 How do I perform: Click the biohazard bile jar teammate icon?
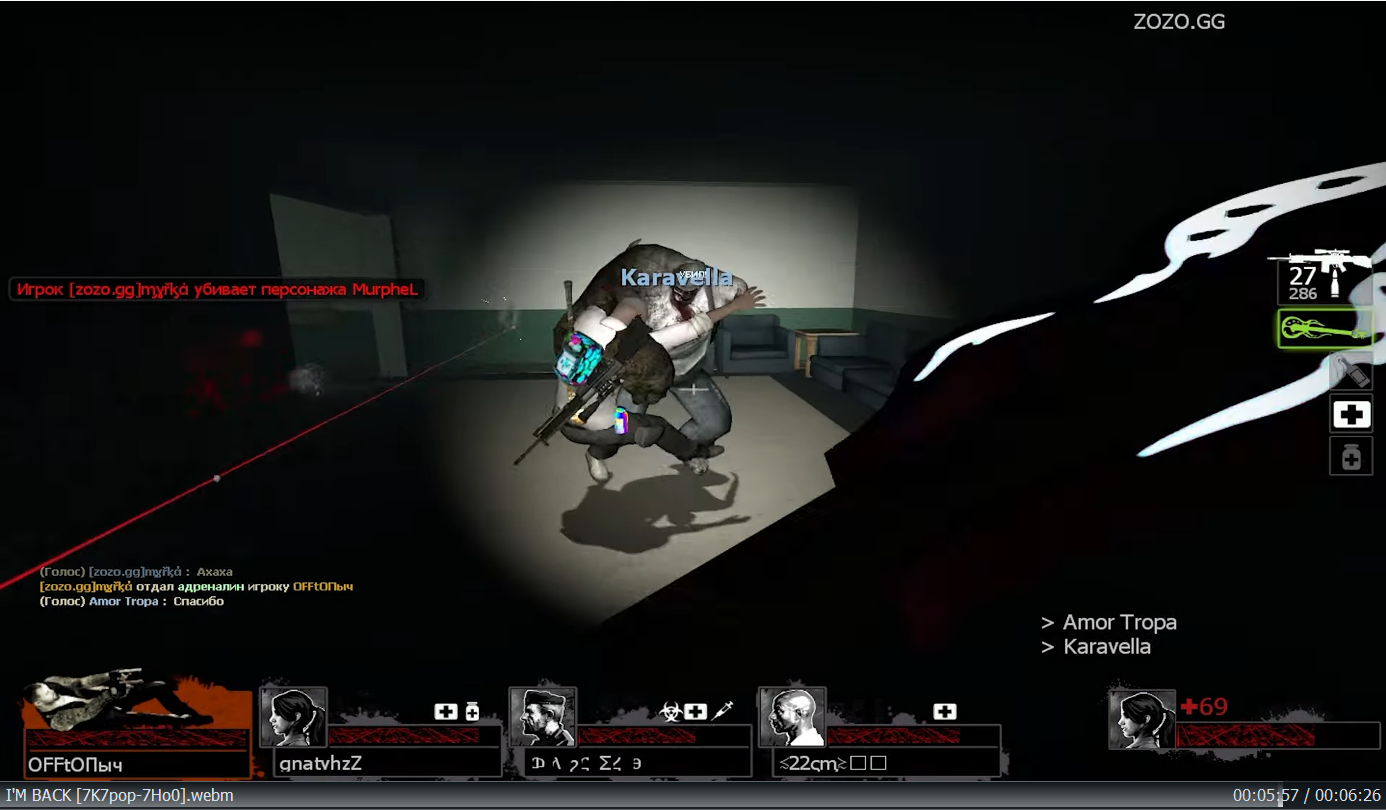click(x=671, y=712)
